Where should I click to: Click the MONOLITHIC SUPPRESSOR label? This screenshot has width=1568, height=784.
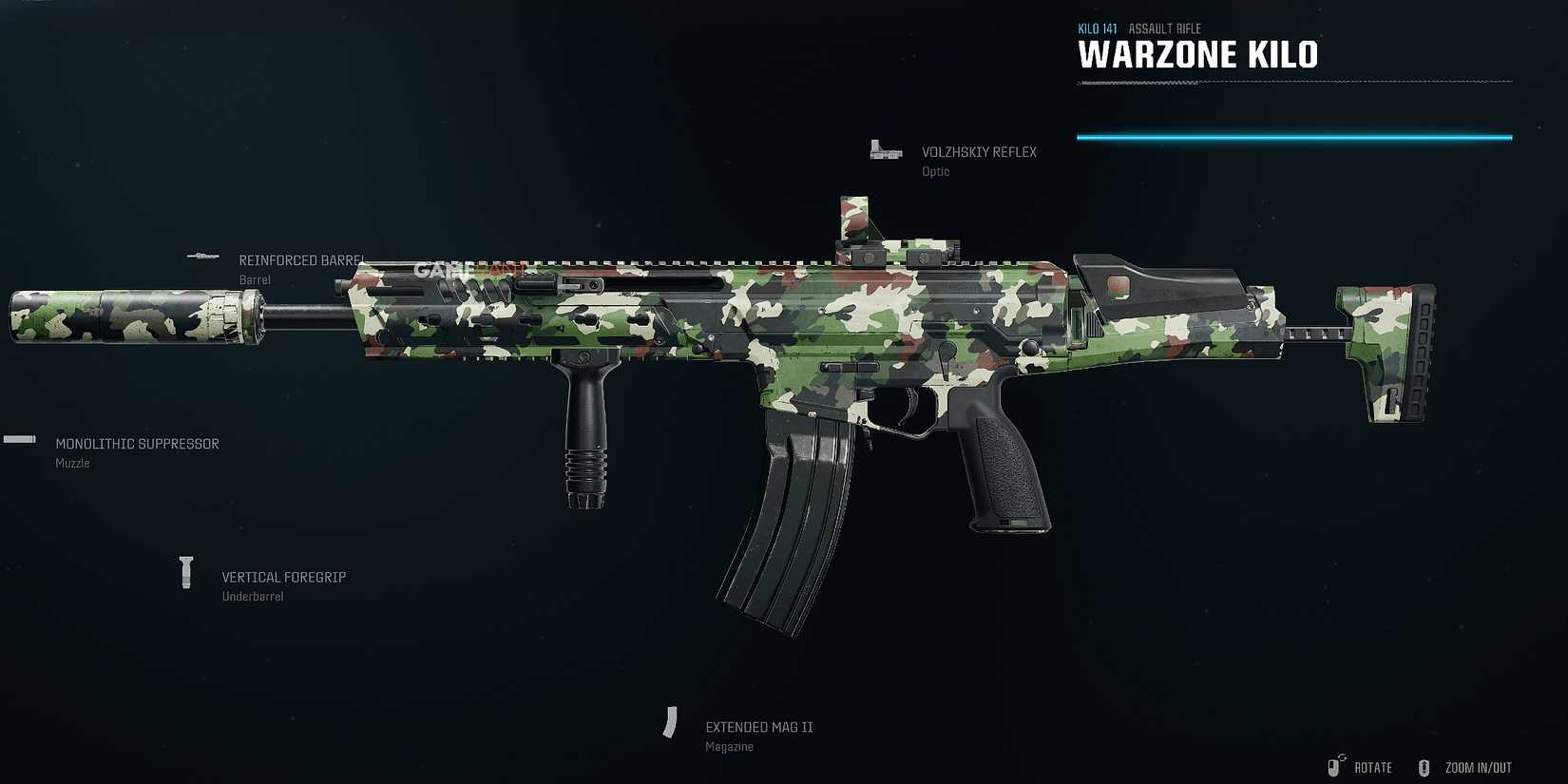138,443
